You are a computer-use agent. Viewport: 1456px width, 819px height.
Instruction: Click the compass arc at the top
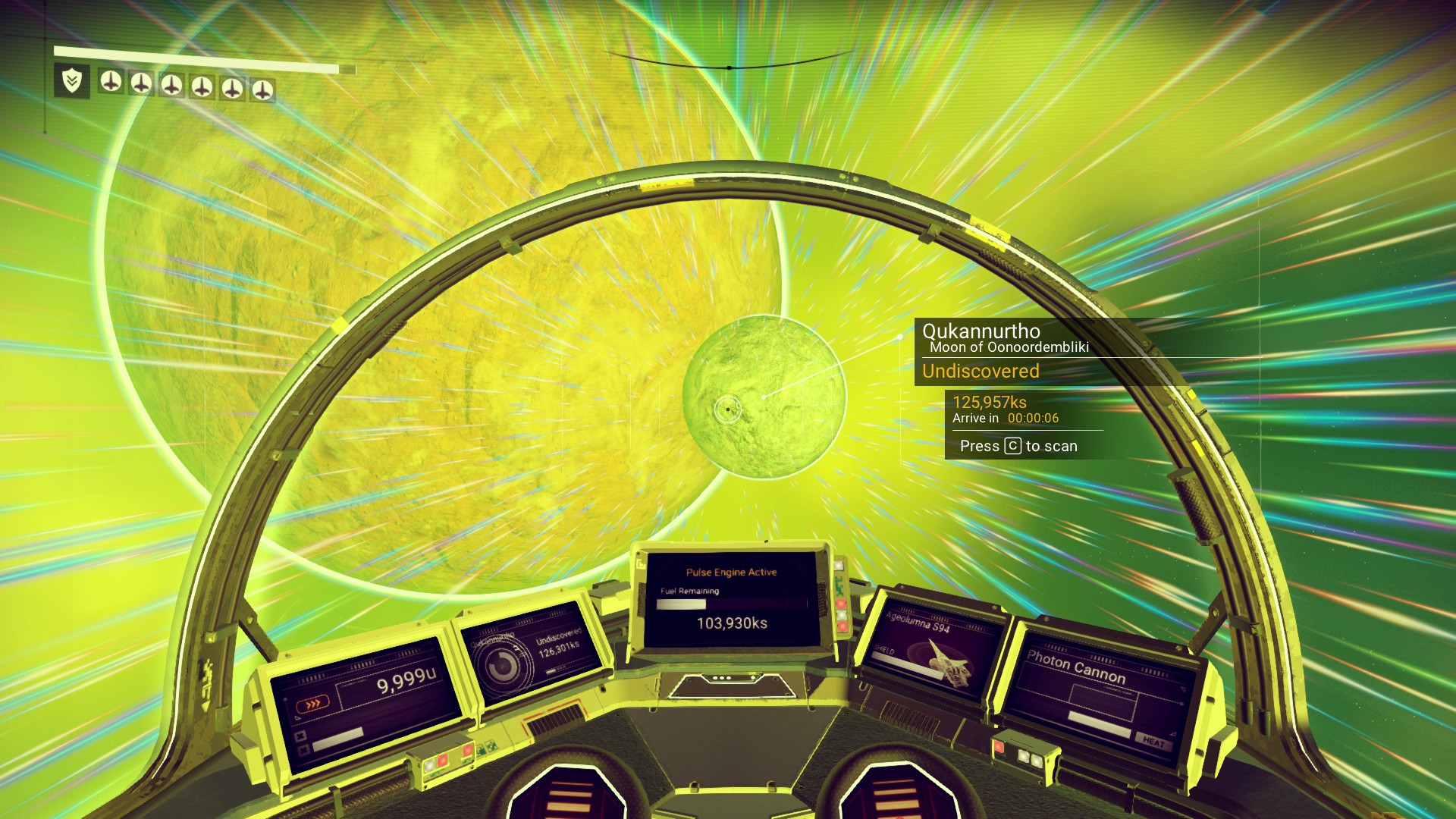tap(730, 67)
